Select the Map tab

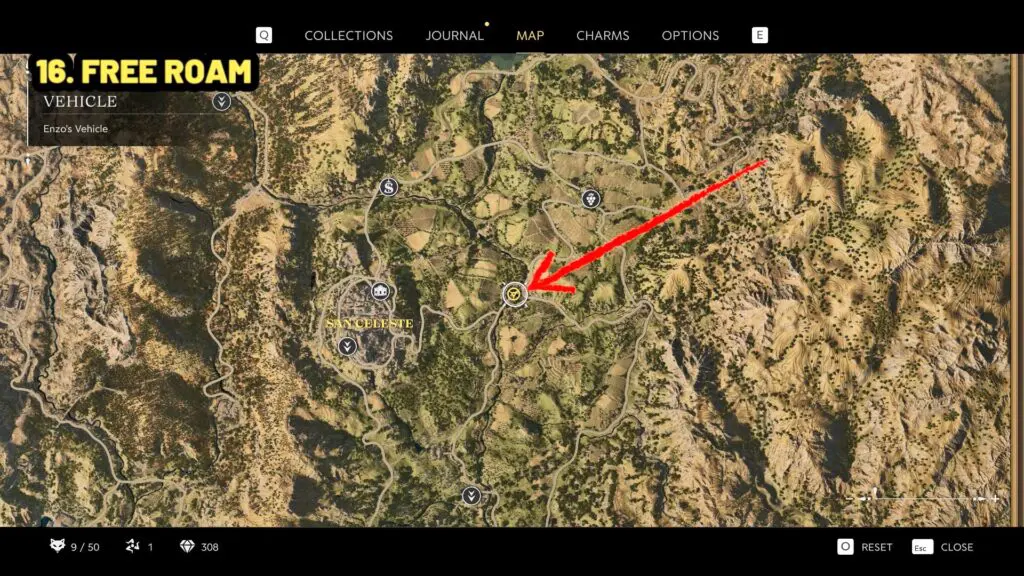click(530, 35)
